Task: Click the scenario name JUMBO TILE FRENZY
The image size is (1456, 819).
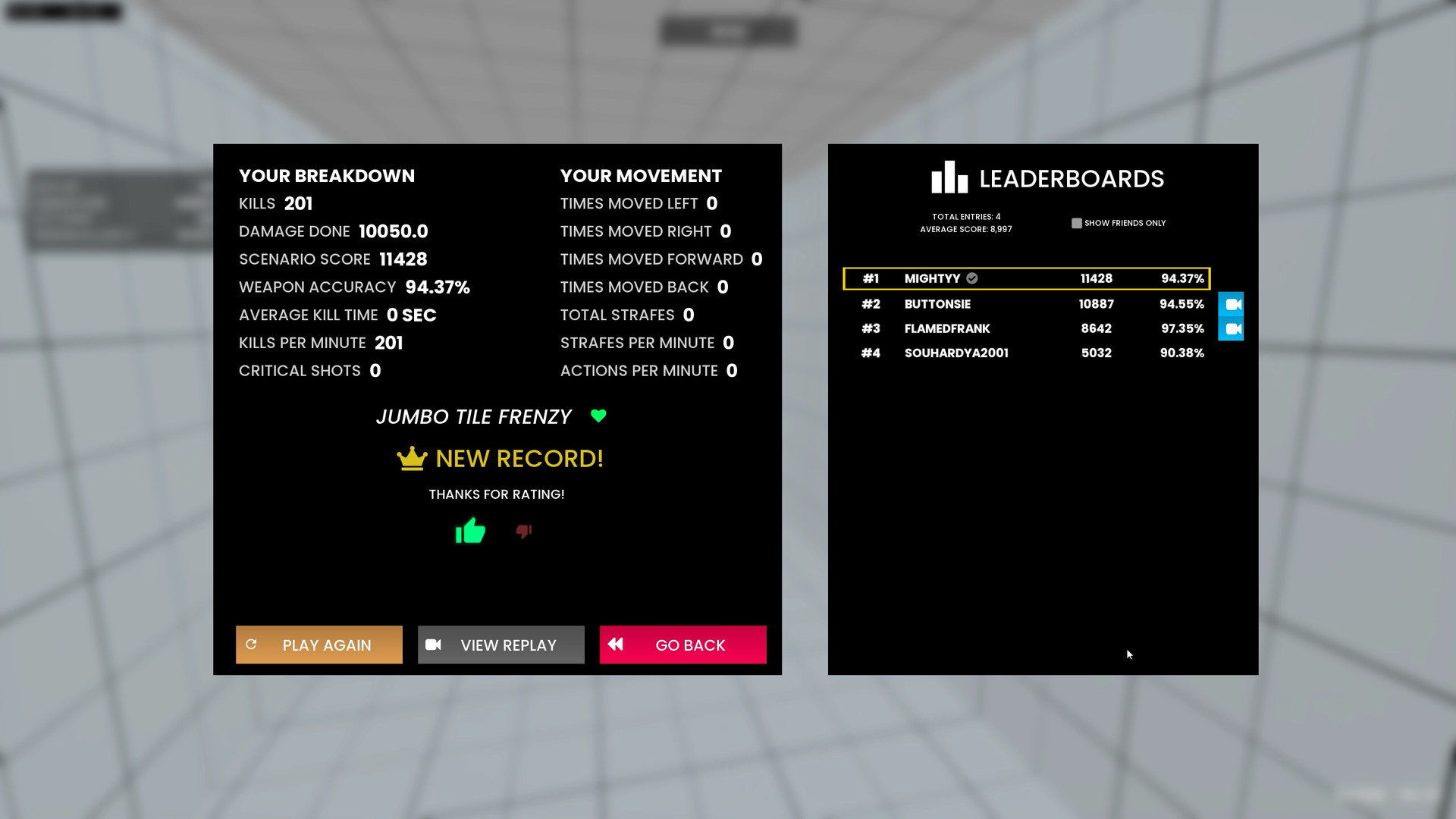Action: [x=473, y=416]
